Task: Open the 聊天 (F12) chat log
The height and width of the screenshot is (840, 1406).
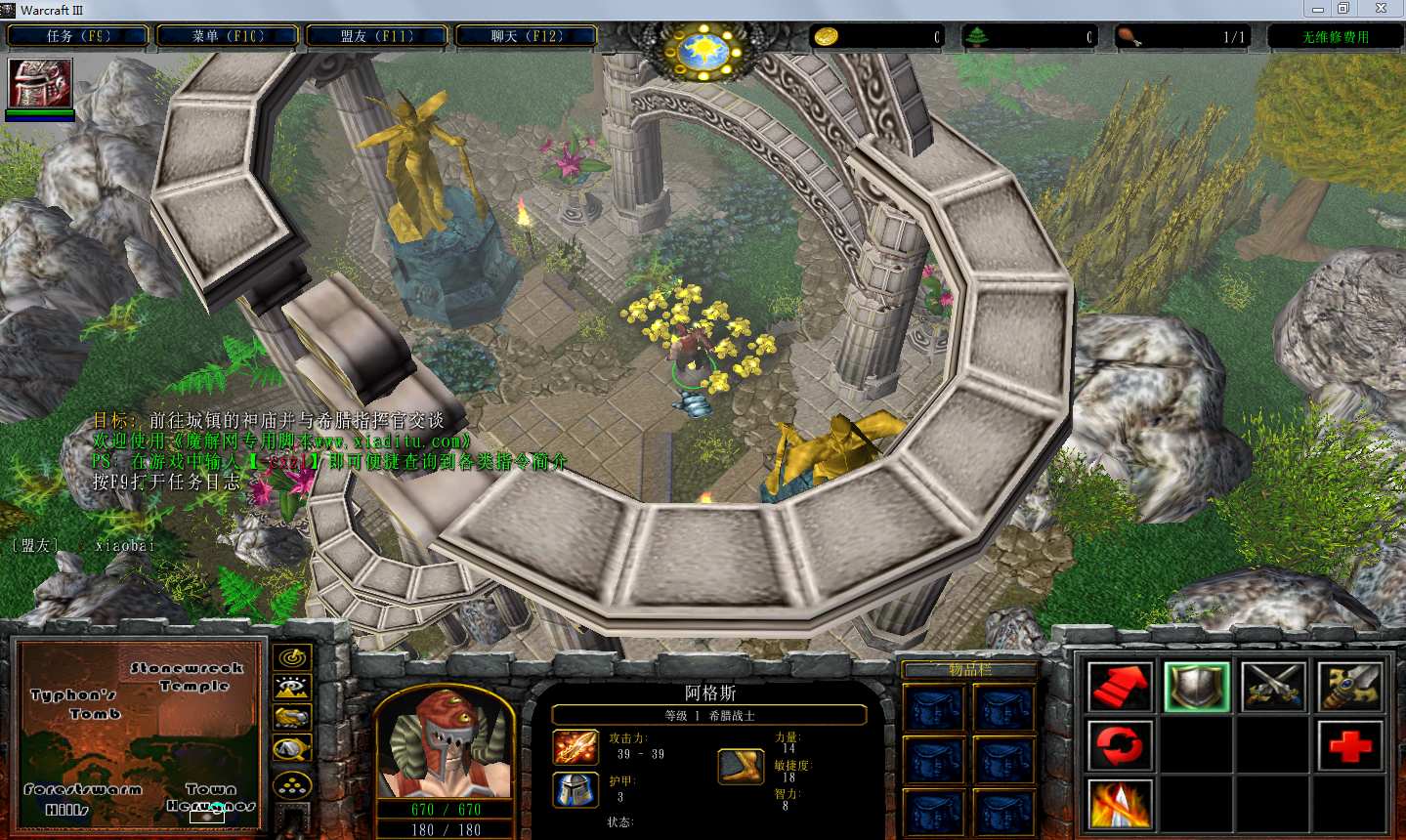Action: tap(527, 36)
